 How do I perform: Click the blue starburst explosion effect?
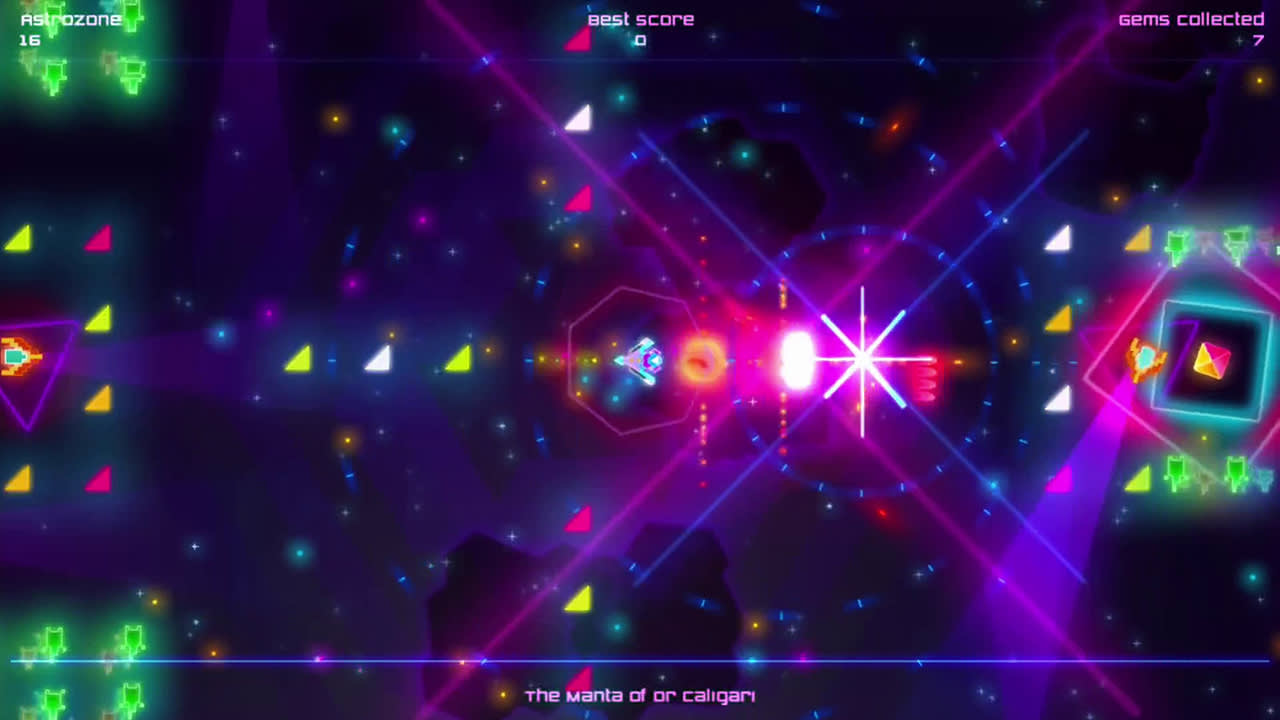point(862,360)
